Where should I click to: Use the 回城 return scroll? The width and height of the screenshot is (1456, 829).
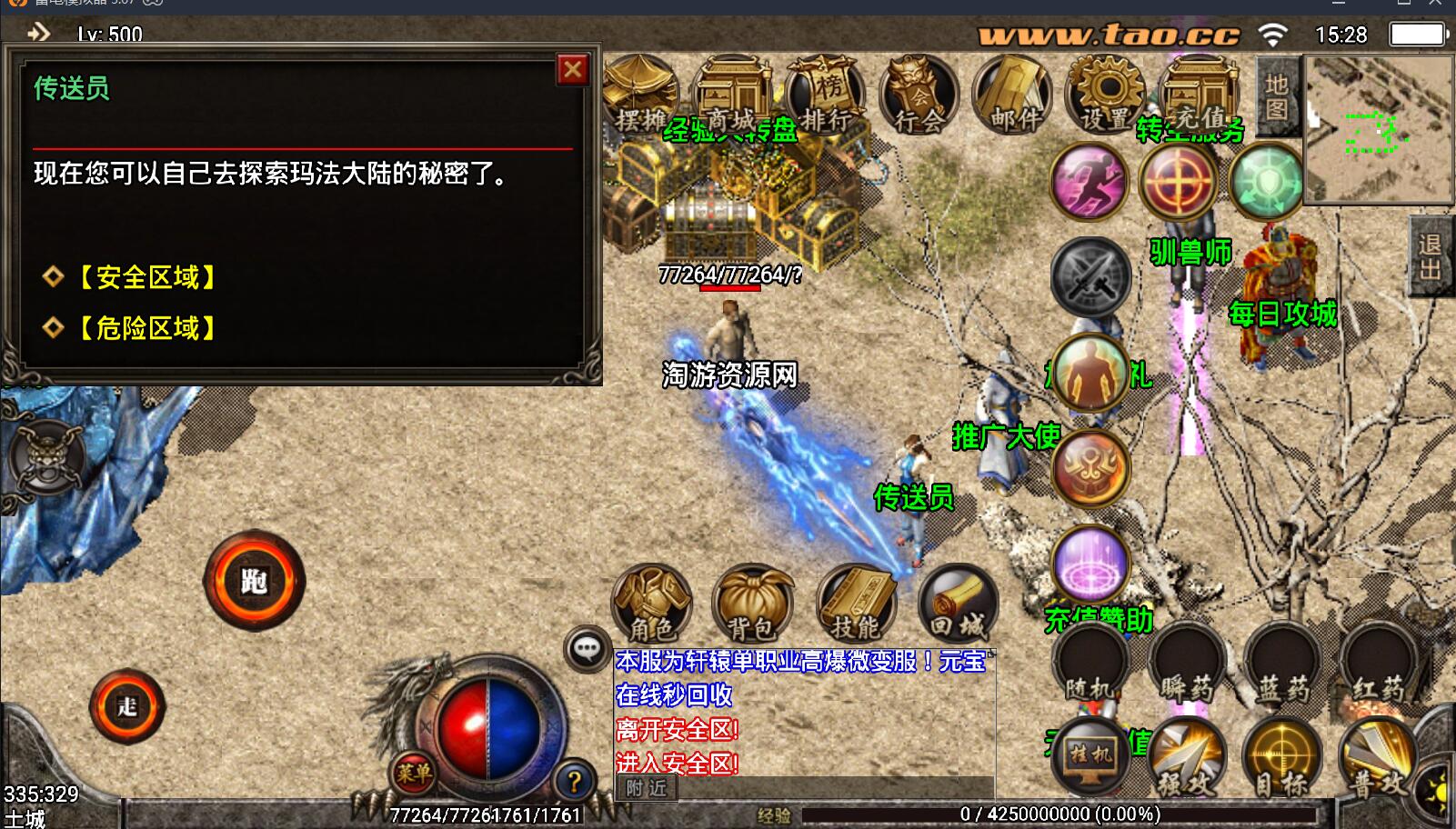pos(958,604)
